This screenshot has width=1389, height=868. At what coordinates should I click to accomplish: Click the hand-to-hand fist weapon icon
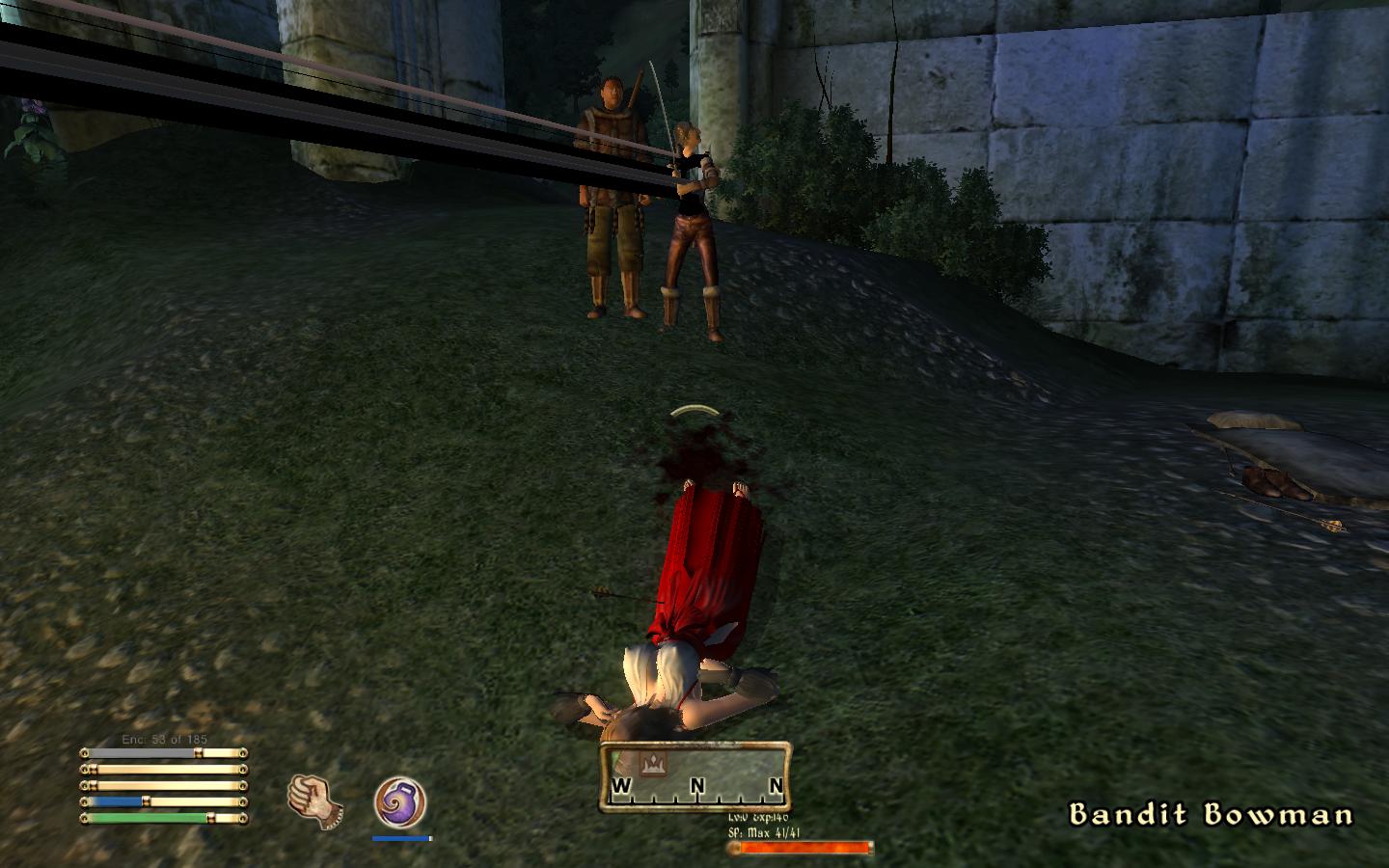[x=313, y=800]
